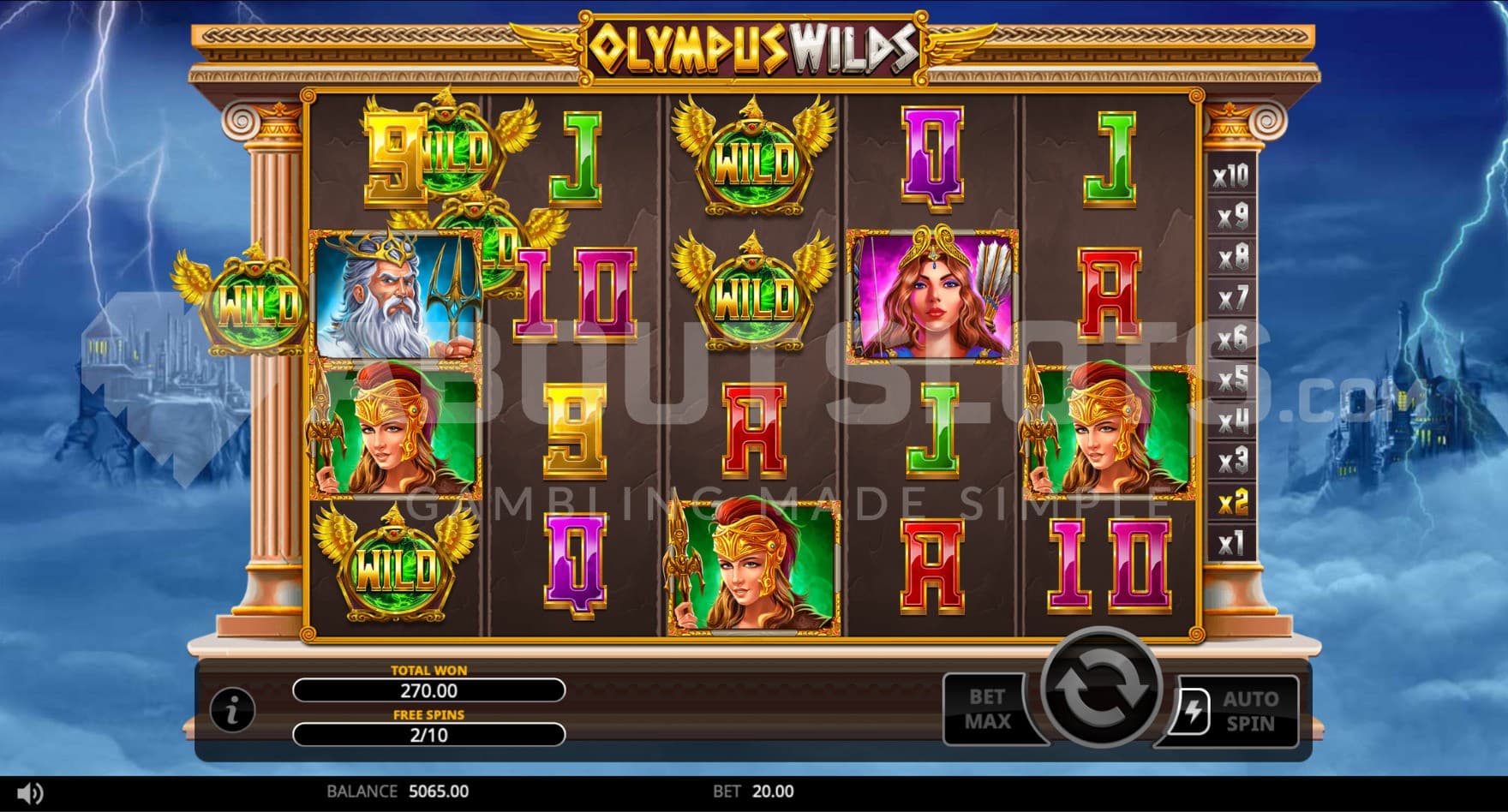This screenshot has width=1508, height=812.
Task: Set the wager with Bet Max
Action: pyautogui.click(x=988, y=709)
